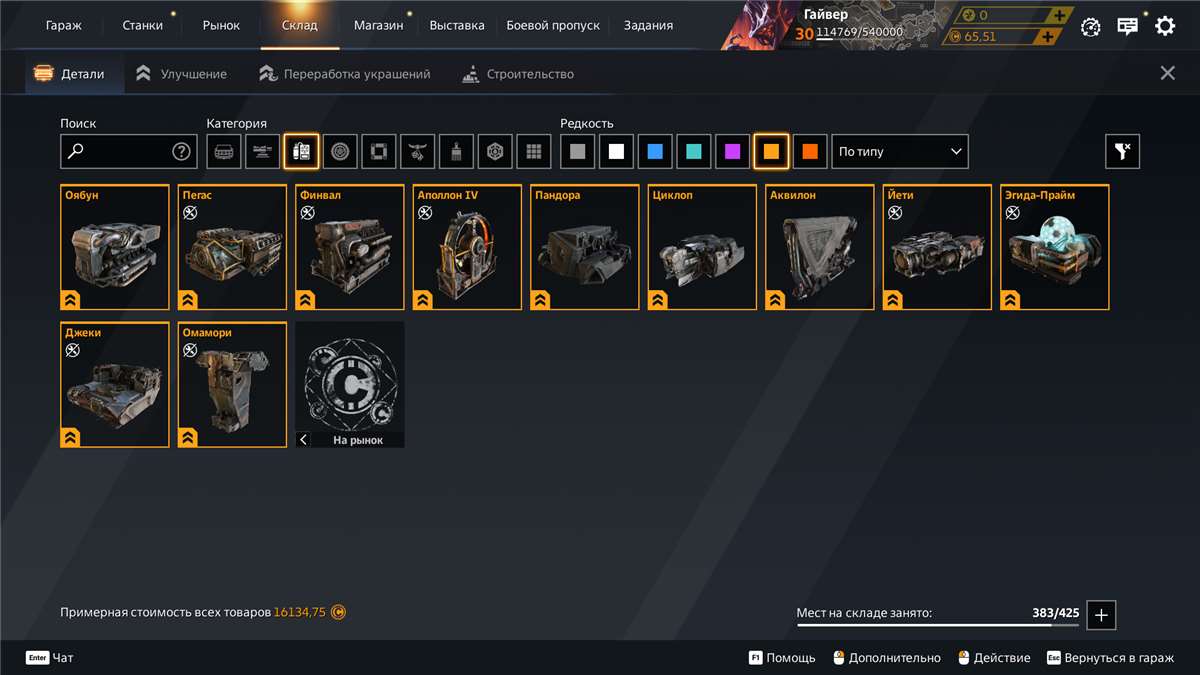Choose the blue rarity filter
Screen dimensions: 1200x675
pos(655,152)
